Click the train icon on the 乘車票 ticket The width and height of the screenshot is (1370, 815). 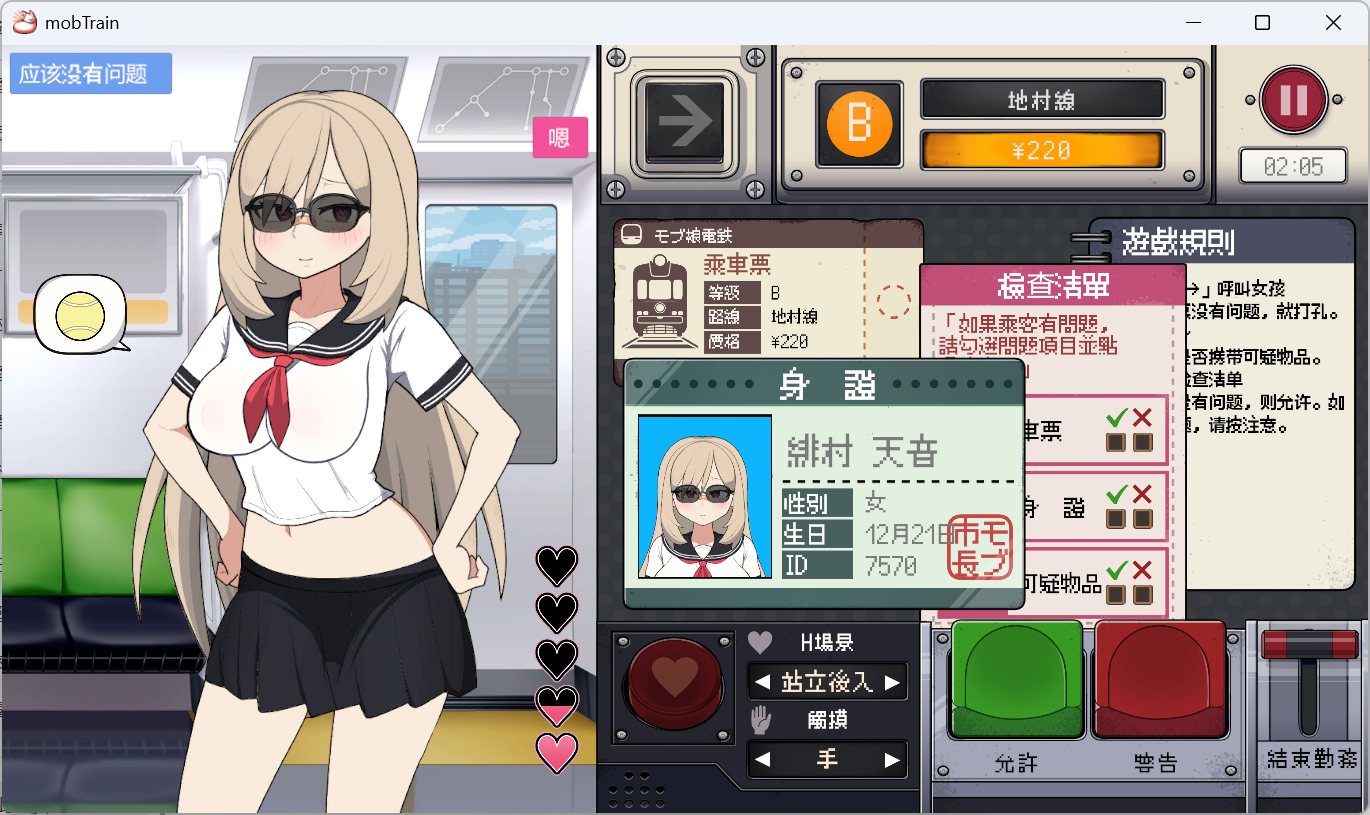[x=660, y=300]
